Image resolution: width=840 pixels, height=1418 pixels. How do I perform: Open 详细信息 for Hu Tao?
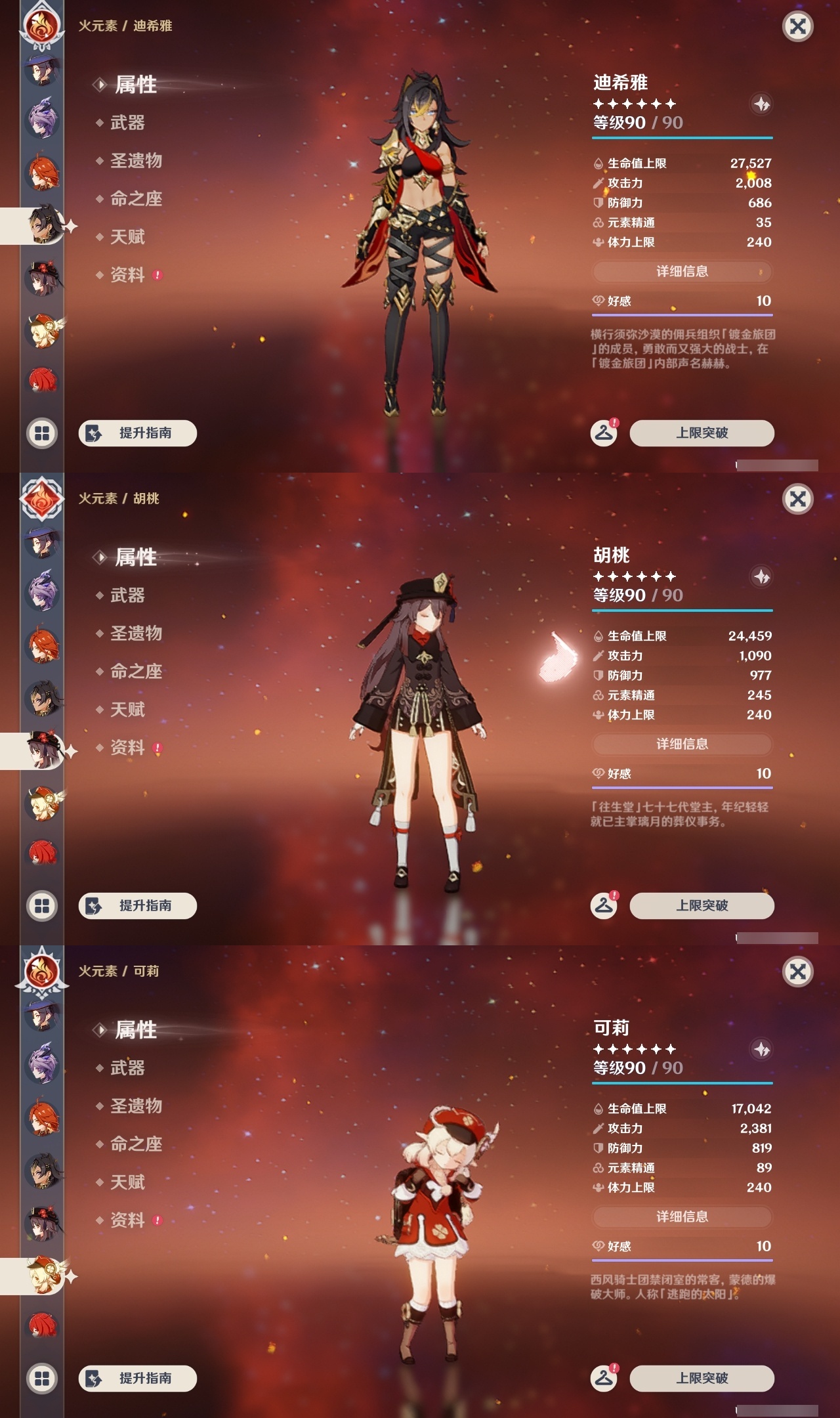(681, 744)
